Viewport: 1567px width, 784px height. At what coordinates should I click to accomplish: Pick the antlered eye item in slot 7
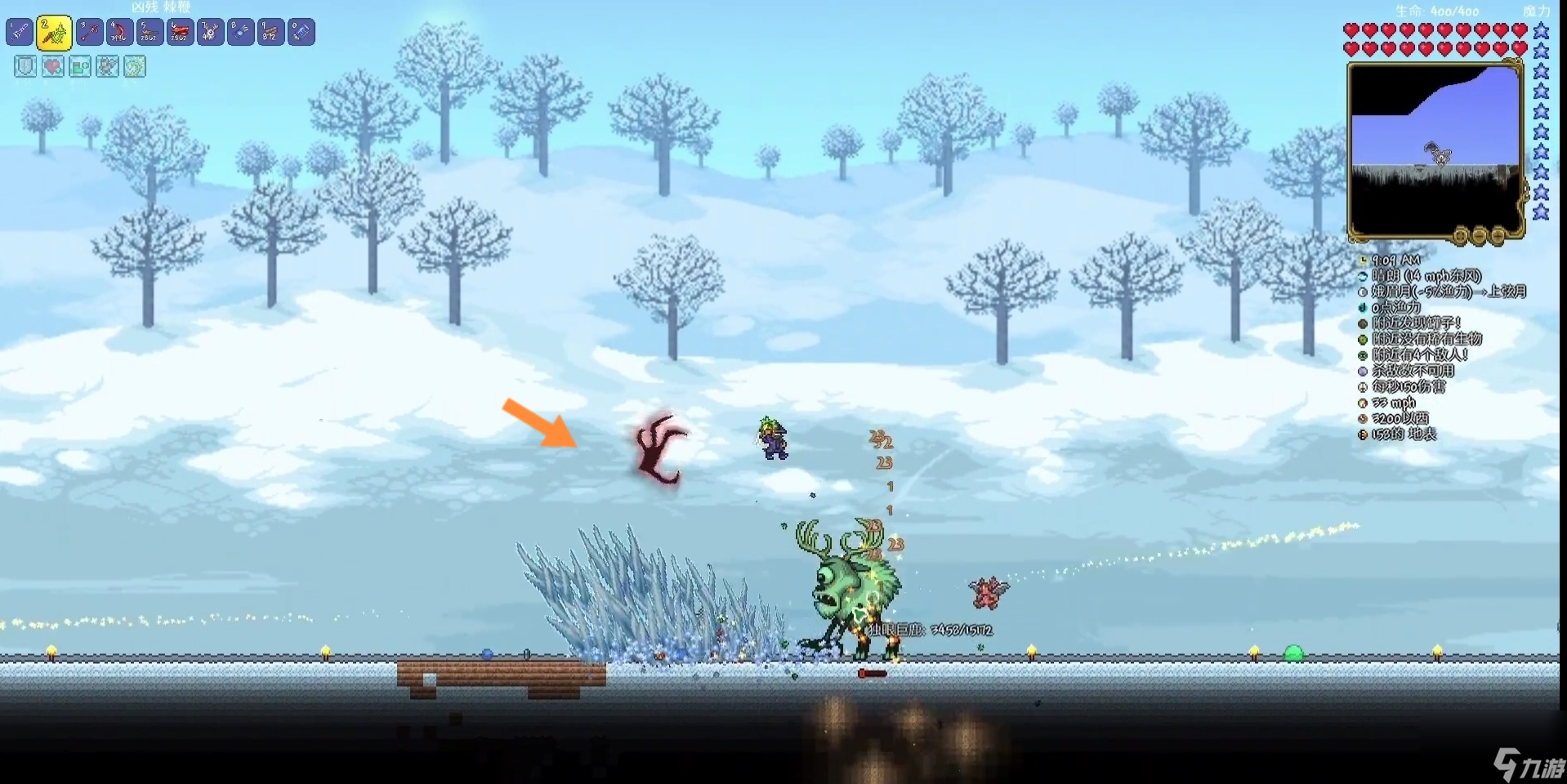(x=210, y=32)
